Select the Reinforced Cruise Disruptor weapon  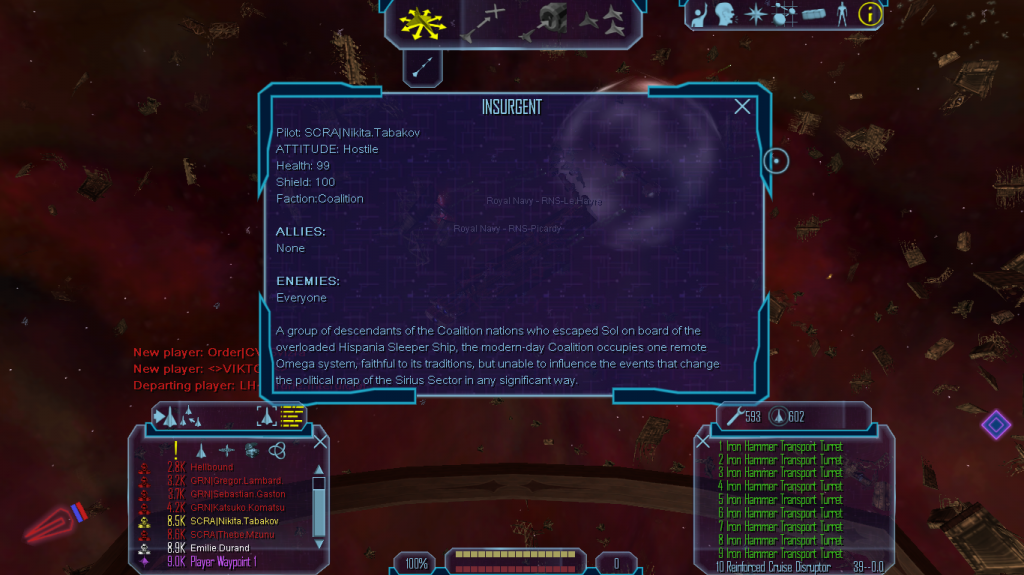pos(775,567)
